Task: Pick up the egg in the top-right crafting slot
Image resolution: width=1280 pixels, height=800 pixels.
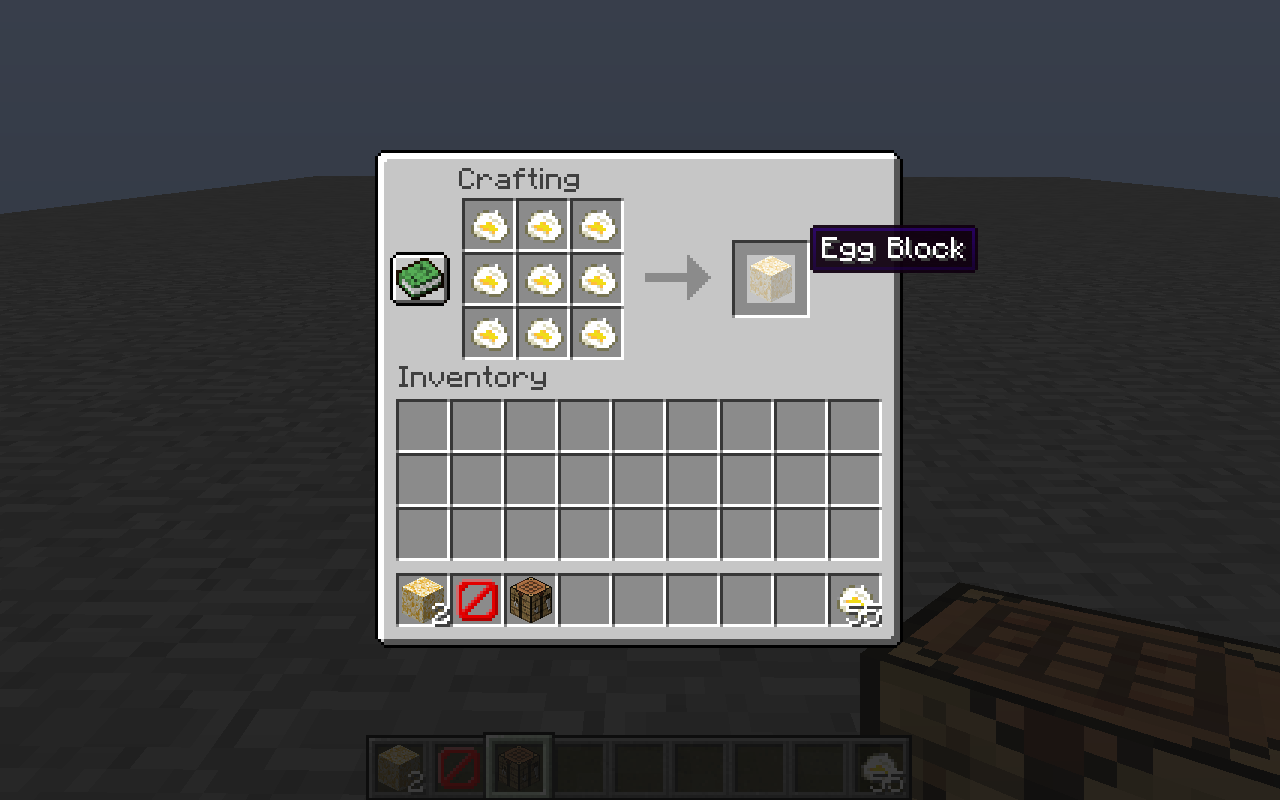Action: [x=597, y=225]
